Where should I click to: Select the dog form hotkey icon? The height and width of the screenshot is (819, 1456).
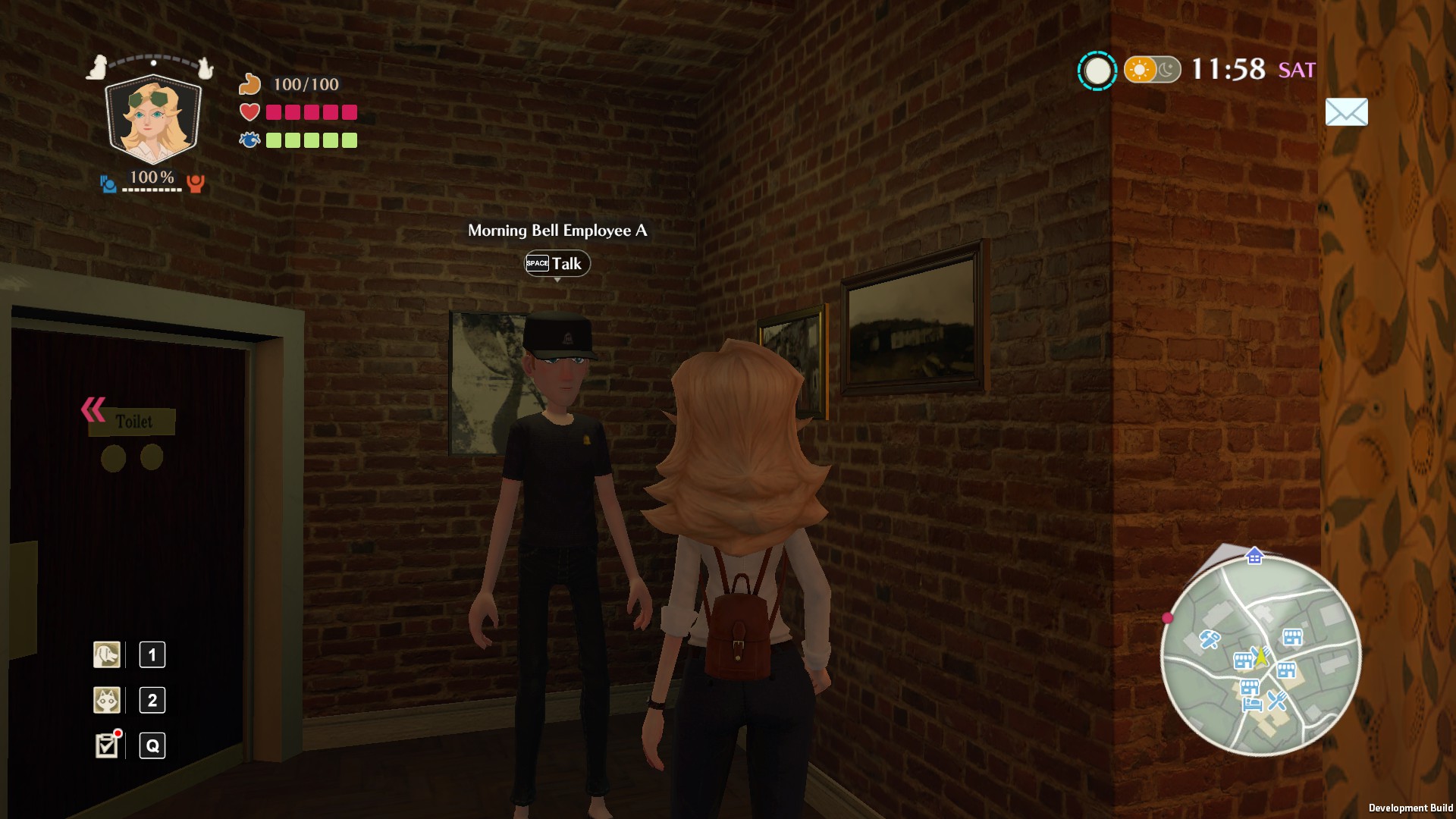click(106, 655)
